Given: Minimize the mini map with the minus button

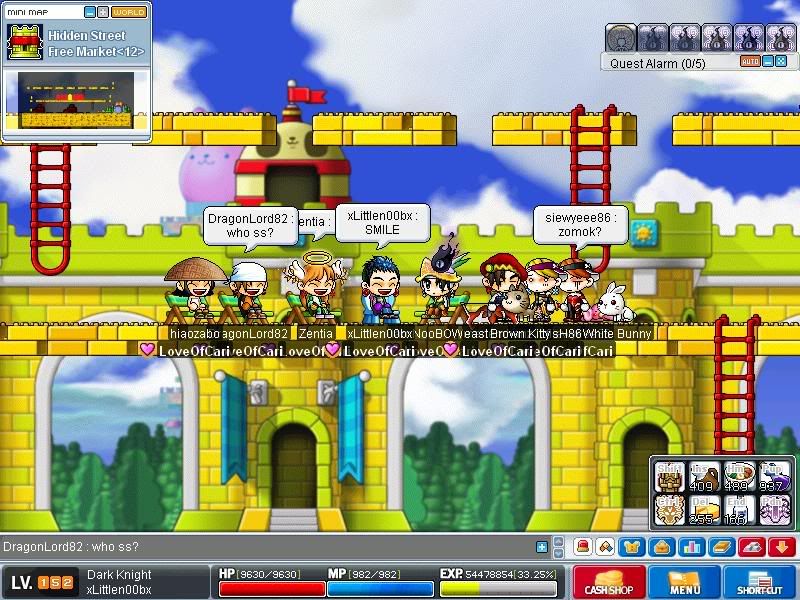Looking at the screenshot, I should click(x=90, y=13).
